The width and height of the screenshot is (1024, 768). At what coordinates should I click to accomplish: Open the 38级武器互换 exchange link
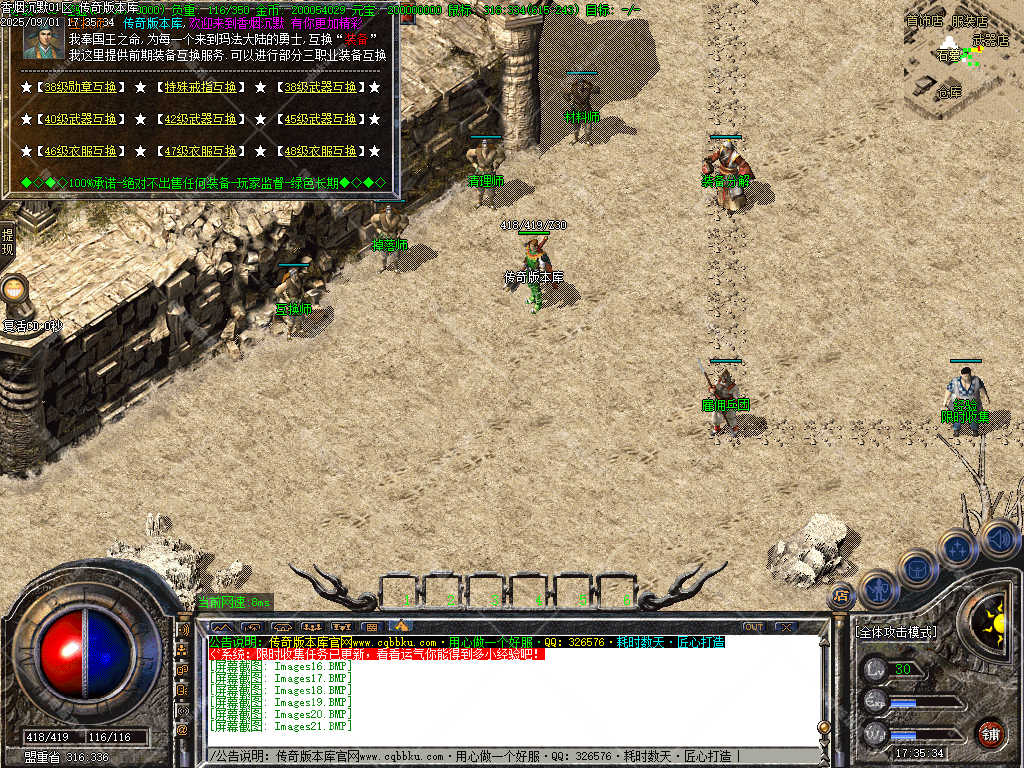[319, 88]
